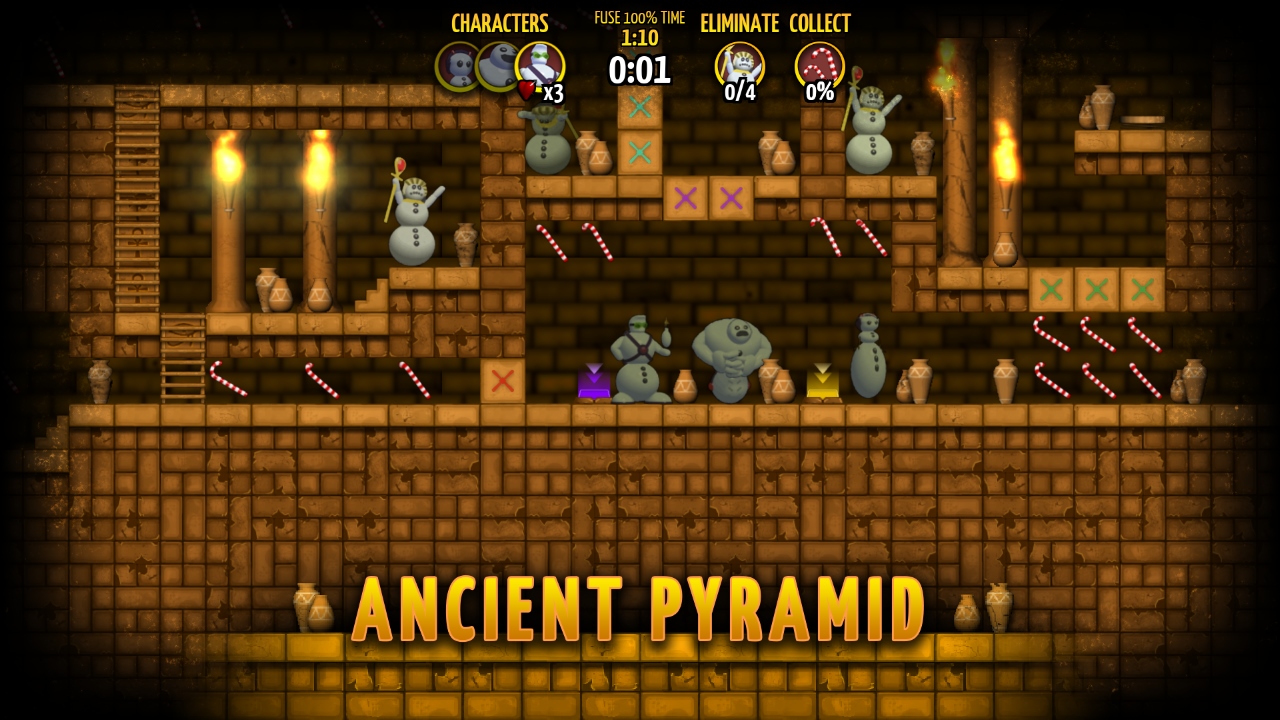Click a pink X crate in the upper middle
The width and height of the screenshot is (1280, 720).
click(686, 198)
